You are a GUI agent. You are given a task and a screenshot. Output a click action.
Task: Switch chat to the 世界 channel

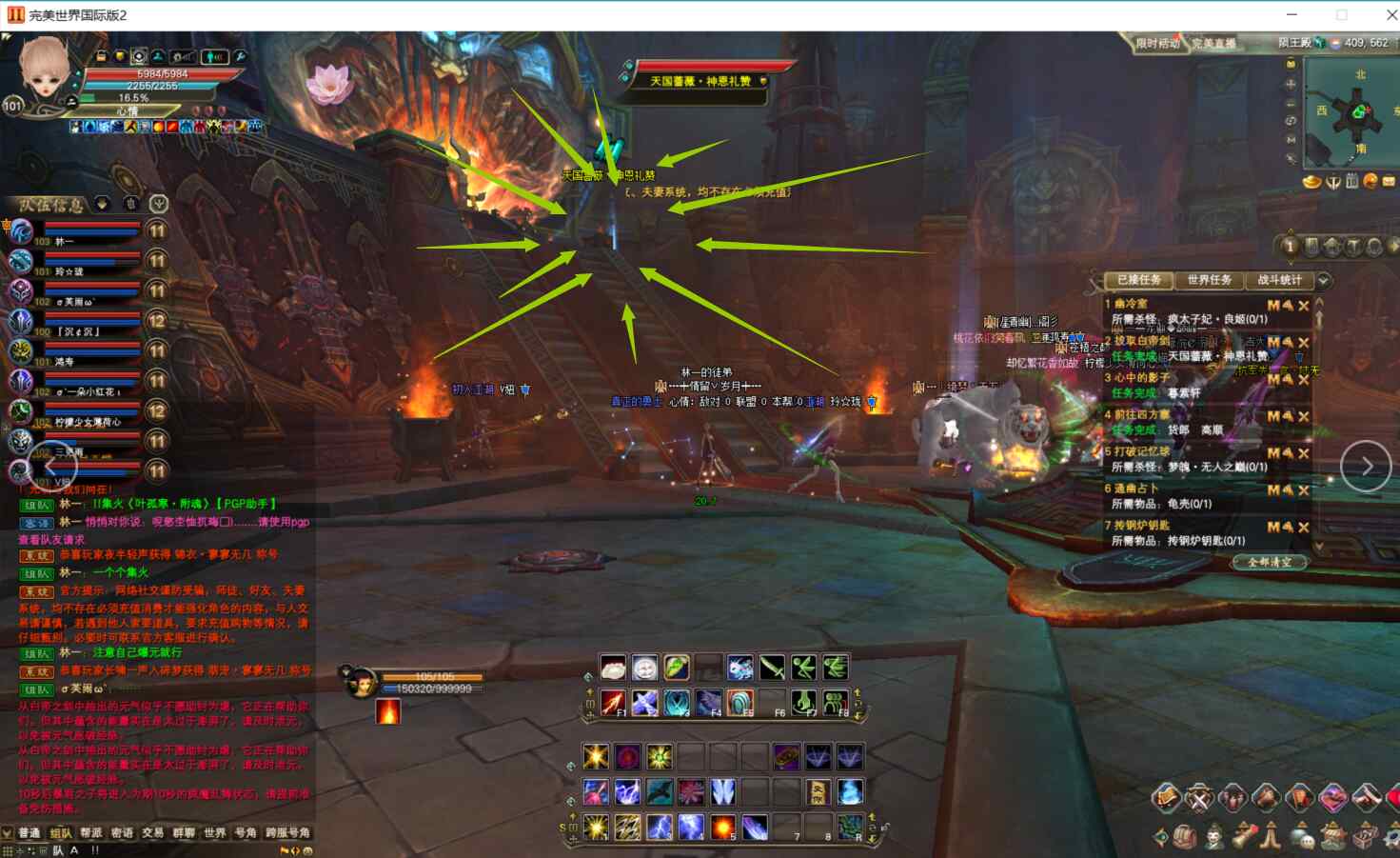click(x=214, y=833)
